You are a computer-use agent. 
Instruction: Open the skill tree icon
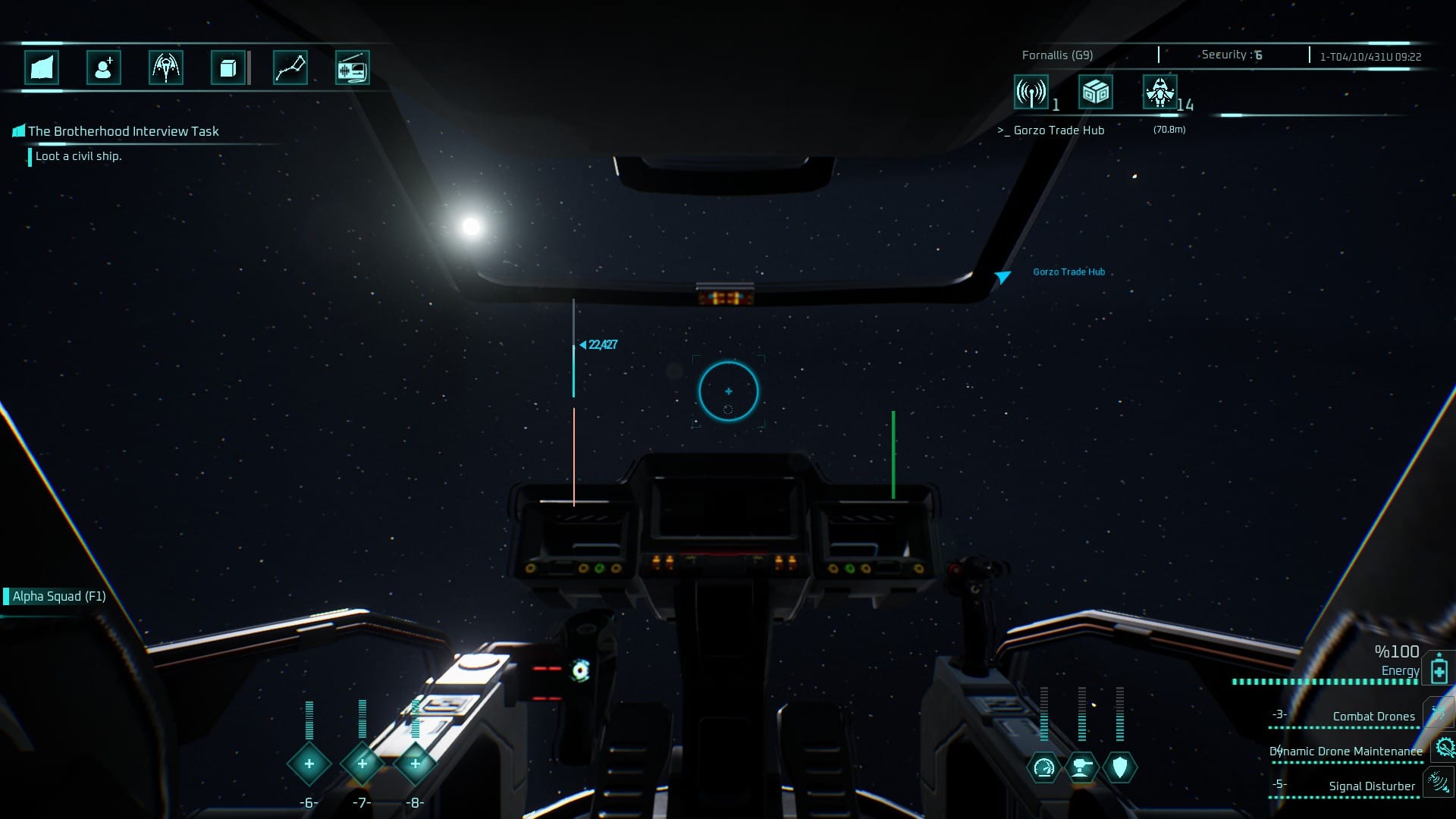pyautogui.click(x=290, y=67)
